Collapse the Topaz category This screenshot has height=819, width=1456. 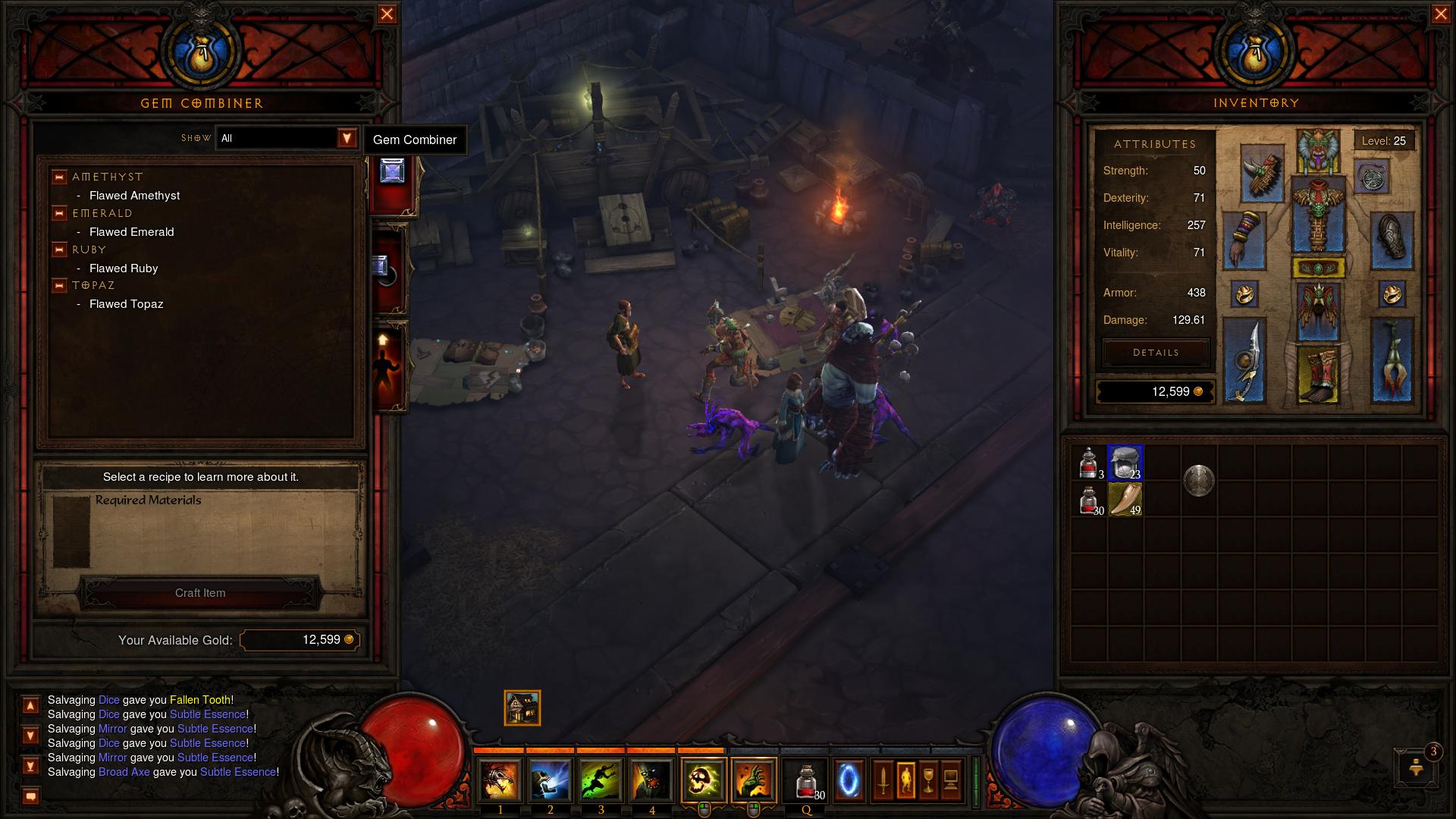click(x=59, y=286)
